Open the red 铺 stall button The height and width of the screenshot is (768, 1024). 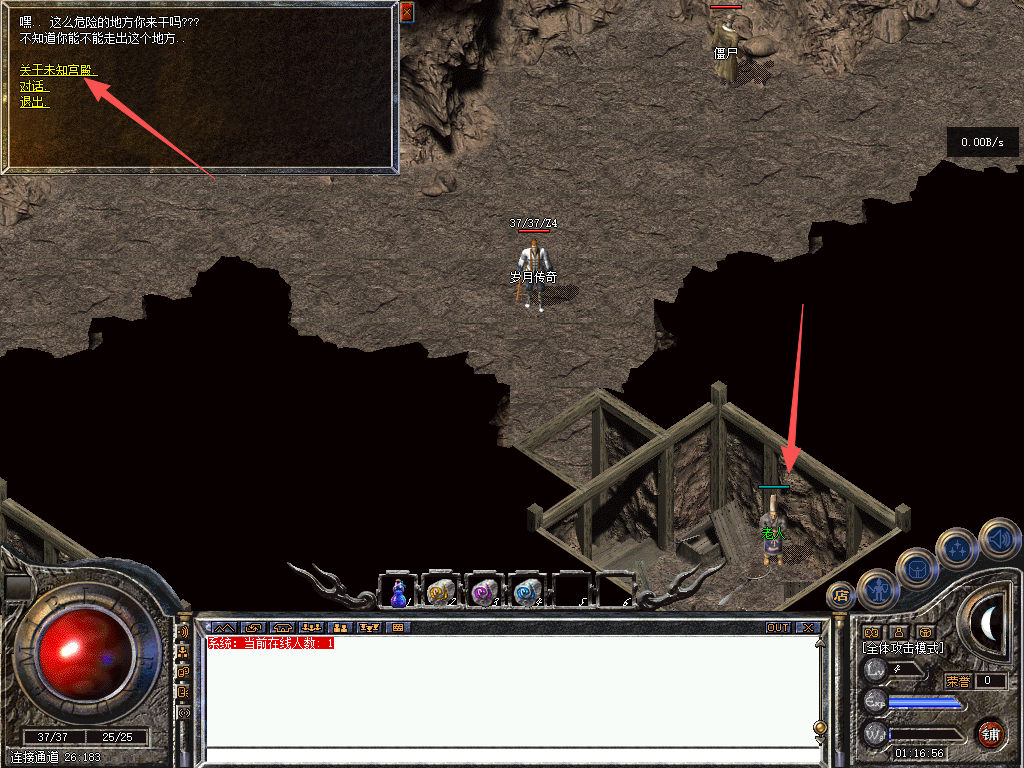tap(990, 733)
